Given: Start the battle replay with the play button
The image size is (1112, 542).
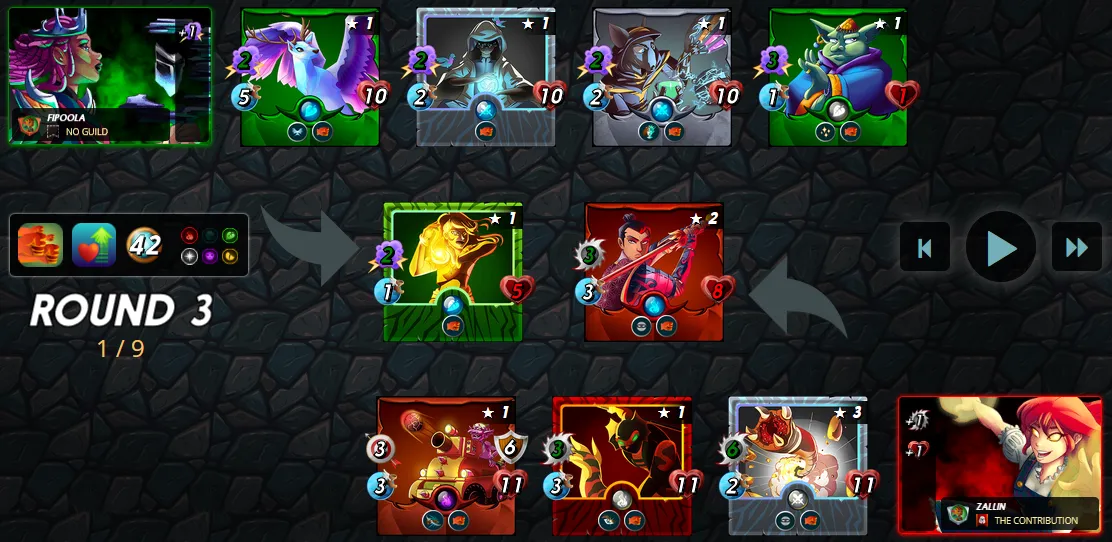Looking at the screenshot, I should pos(1001,247).
